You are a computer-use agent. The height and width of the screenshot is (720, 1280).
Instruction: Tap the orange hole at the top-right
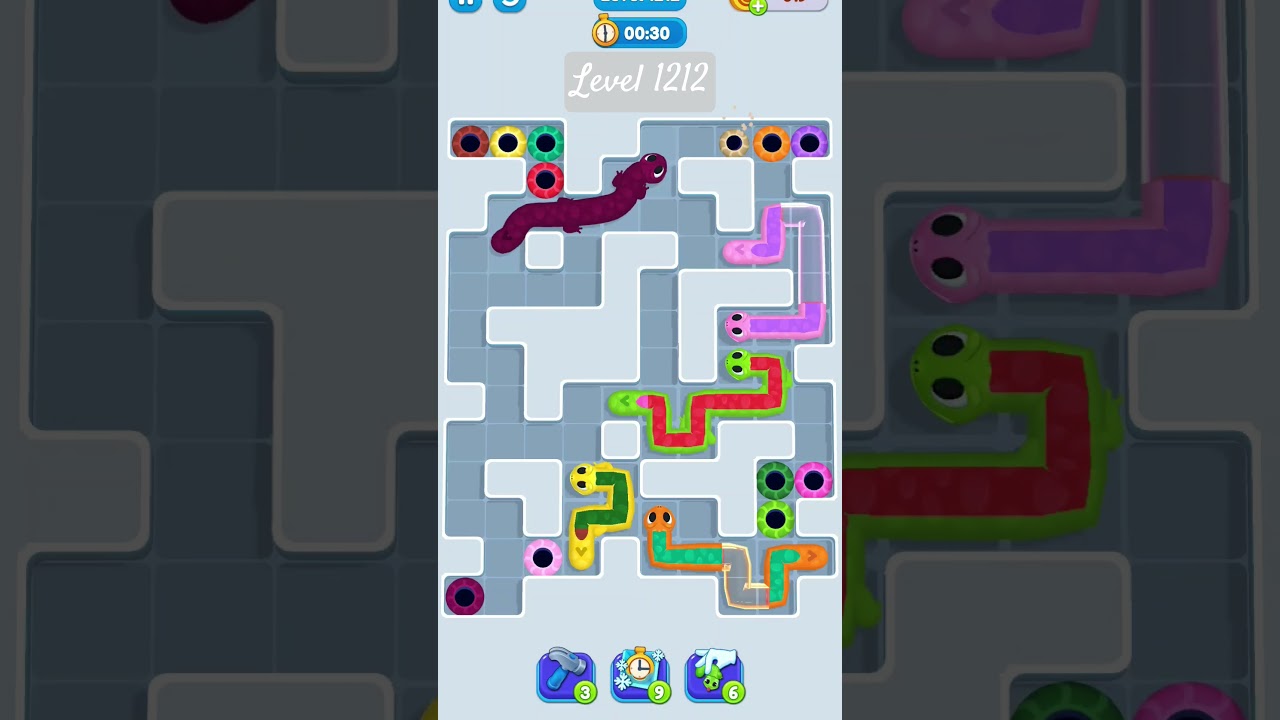[x=773, y=141]
